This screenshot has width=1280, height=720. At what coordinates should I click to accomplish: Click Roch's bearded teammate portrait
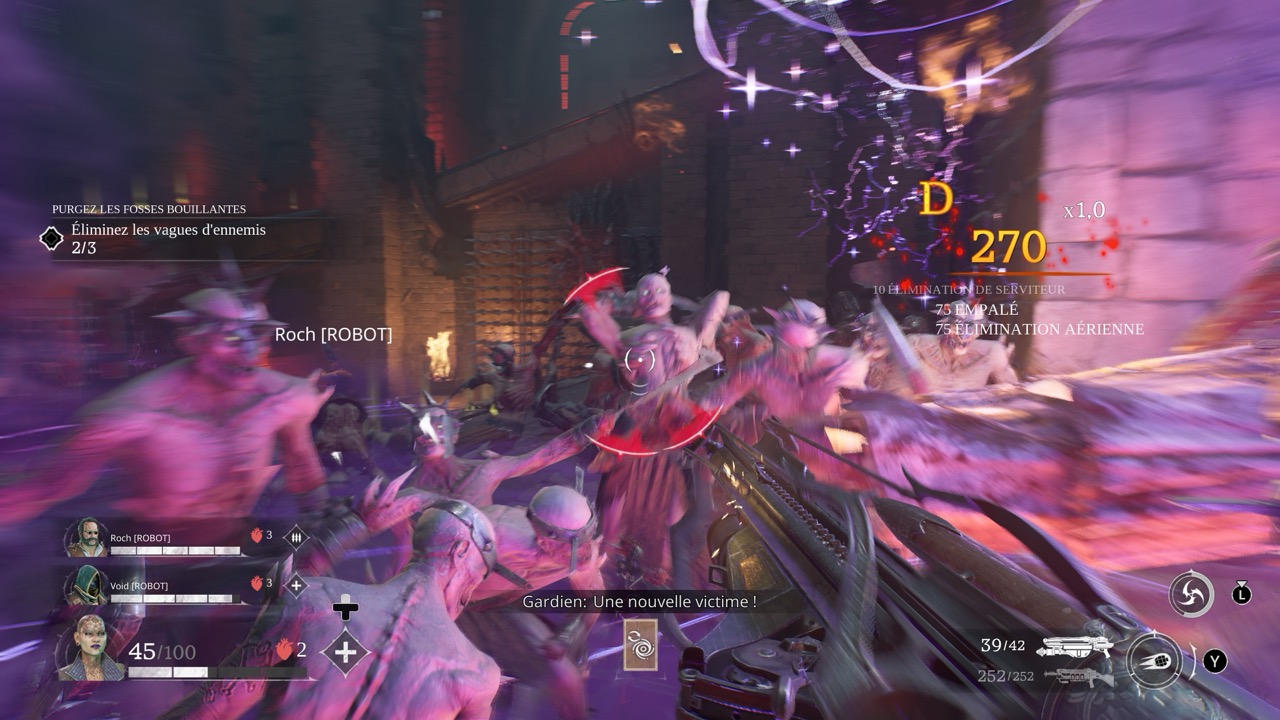coord(86,538)
